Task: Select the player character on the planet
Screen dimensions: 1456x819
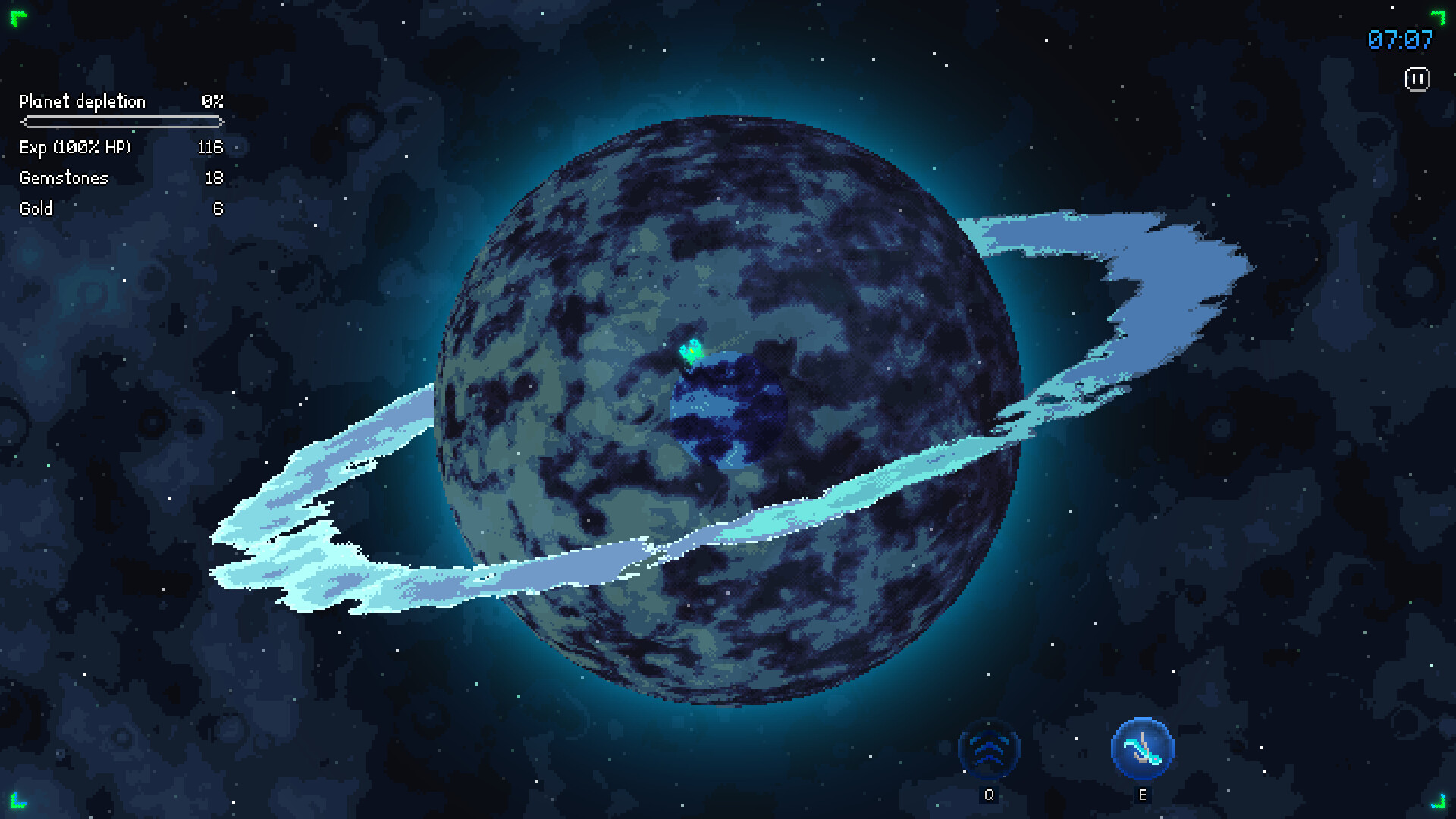Action: pos(692,351)
